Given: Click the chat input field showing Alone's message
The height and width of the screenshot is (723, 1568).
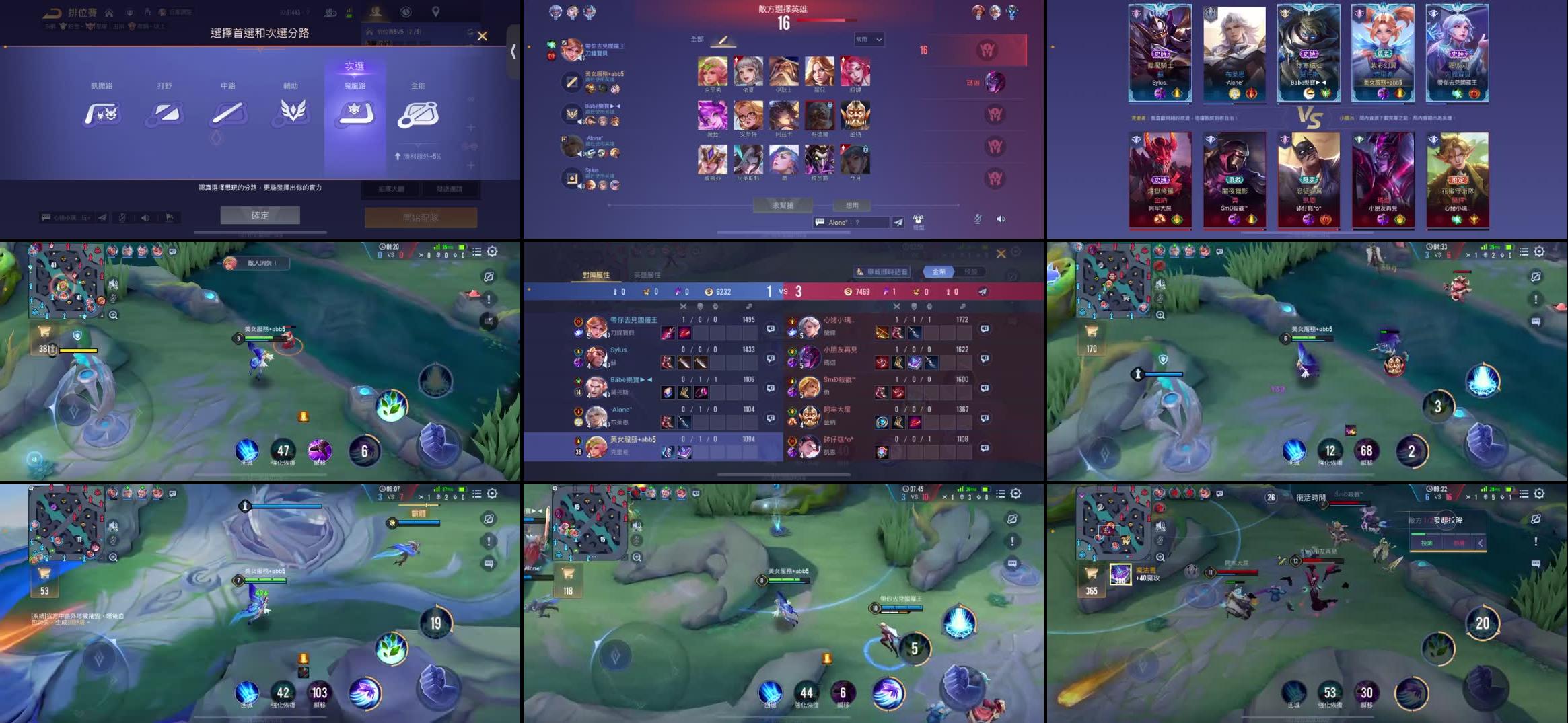Looking at the screenshot, I should point(851,222).
